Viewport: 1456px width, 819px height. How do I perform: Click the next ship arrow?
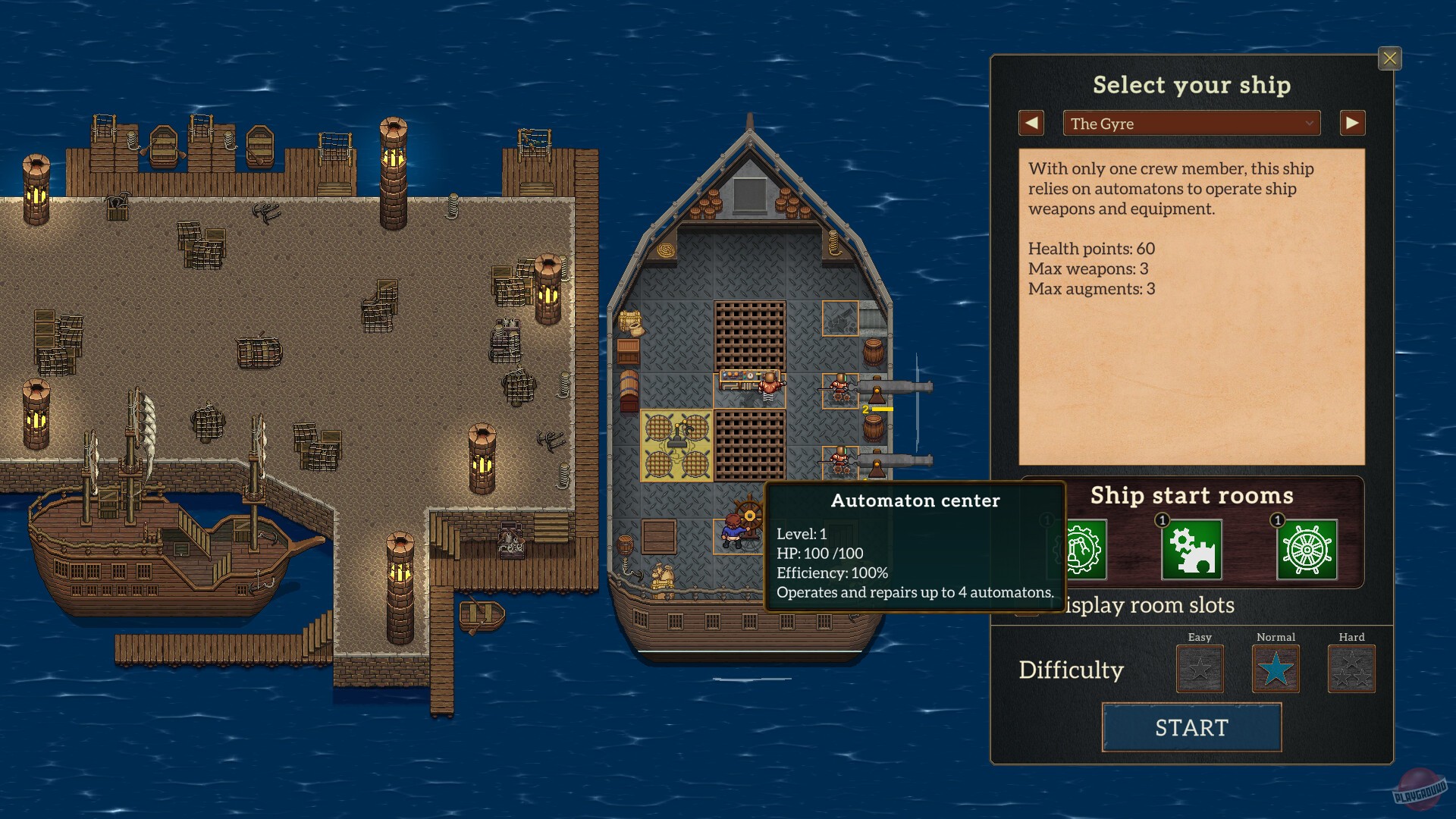click(1352, 123)
